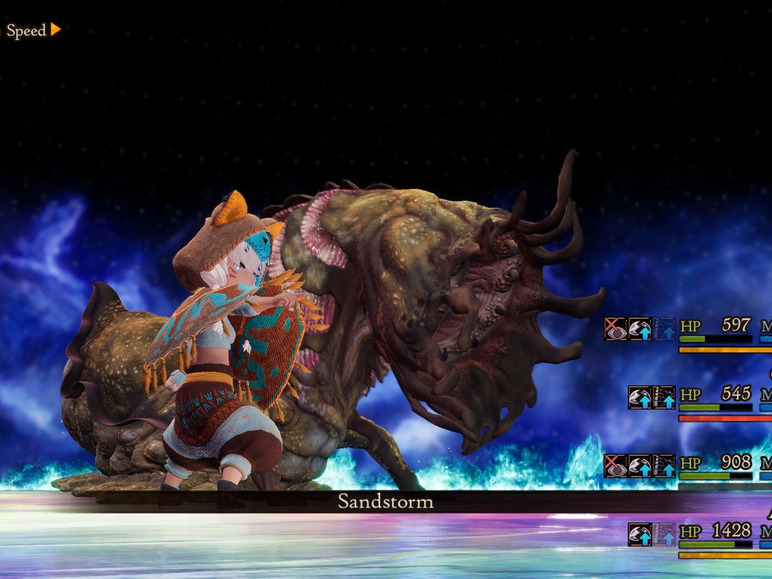
Task: Click the first buff icon beside 1428 HP
Action: point(640,534)
